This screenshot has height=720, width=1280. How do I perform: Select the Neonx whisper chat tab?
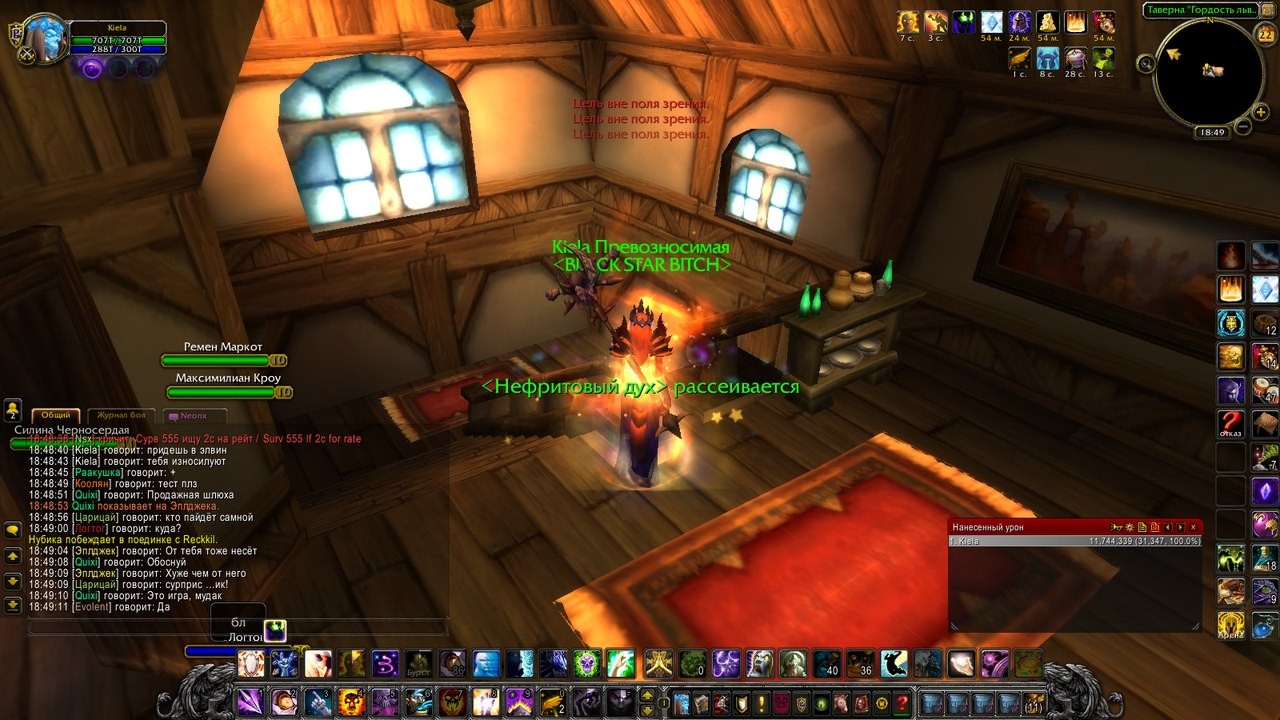(190, 415)
